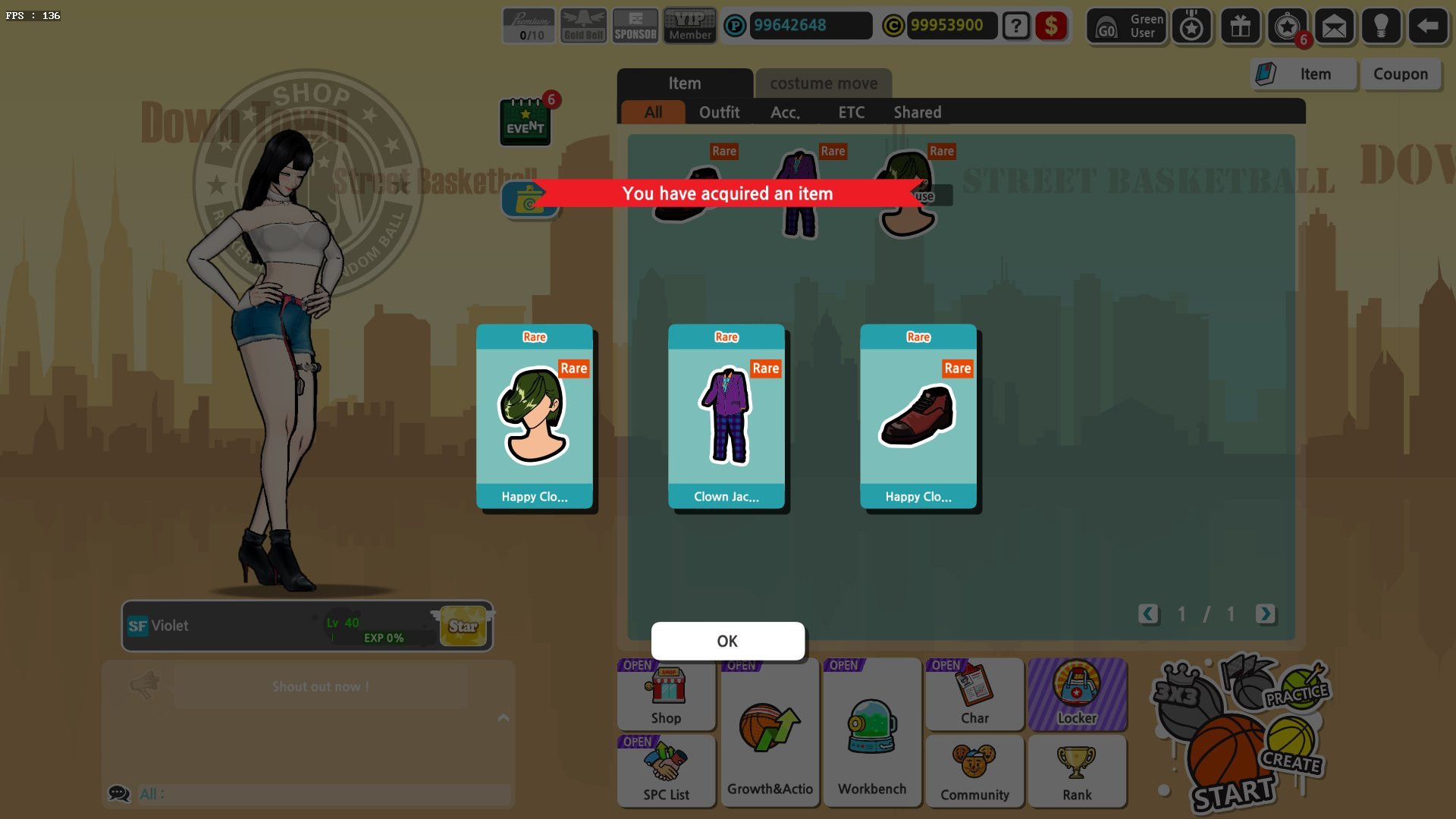Open the Workbench icon
Screen dimensions: 1456x819
(x=871, y=732)
